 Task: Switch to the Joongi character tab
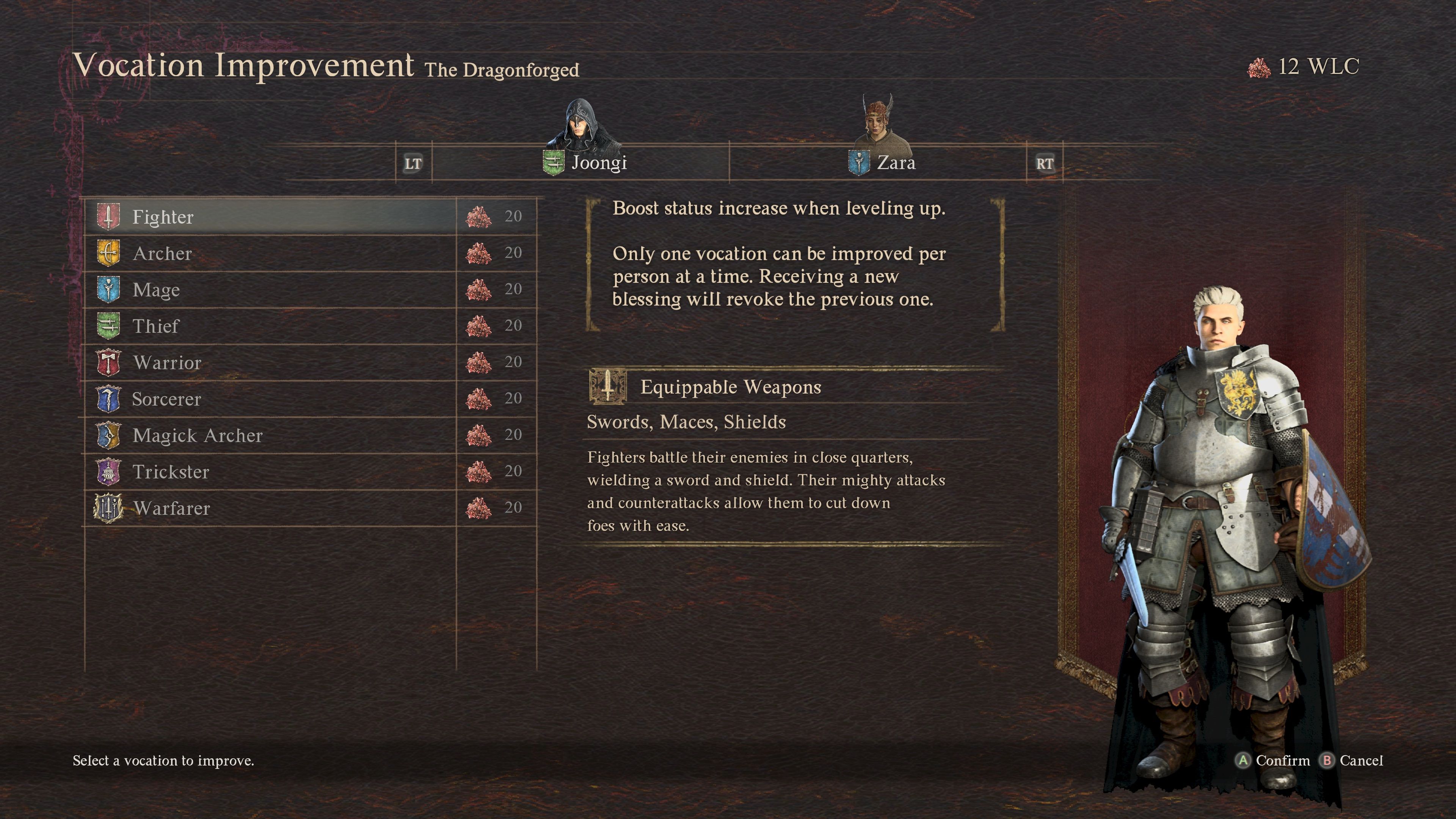(585, 163)
